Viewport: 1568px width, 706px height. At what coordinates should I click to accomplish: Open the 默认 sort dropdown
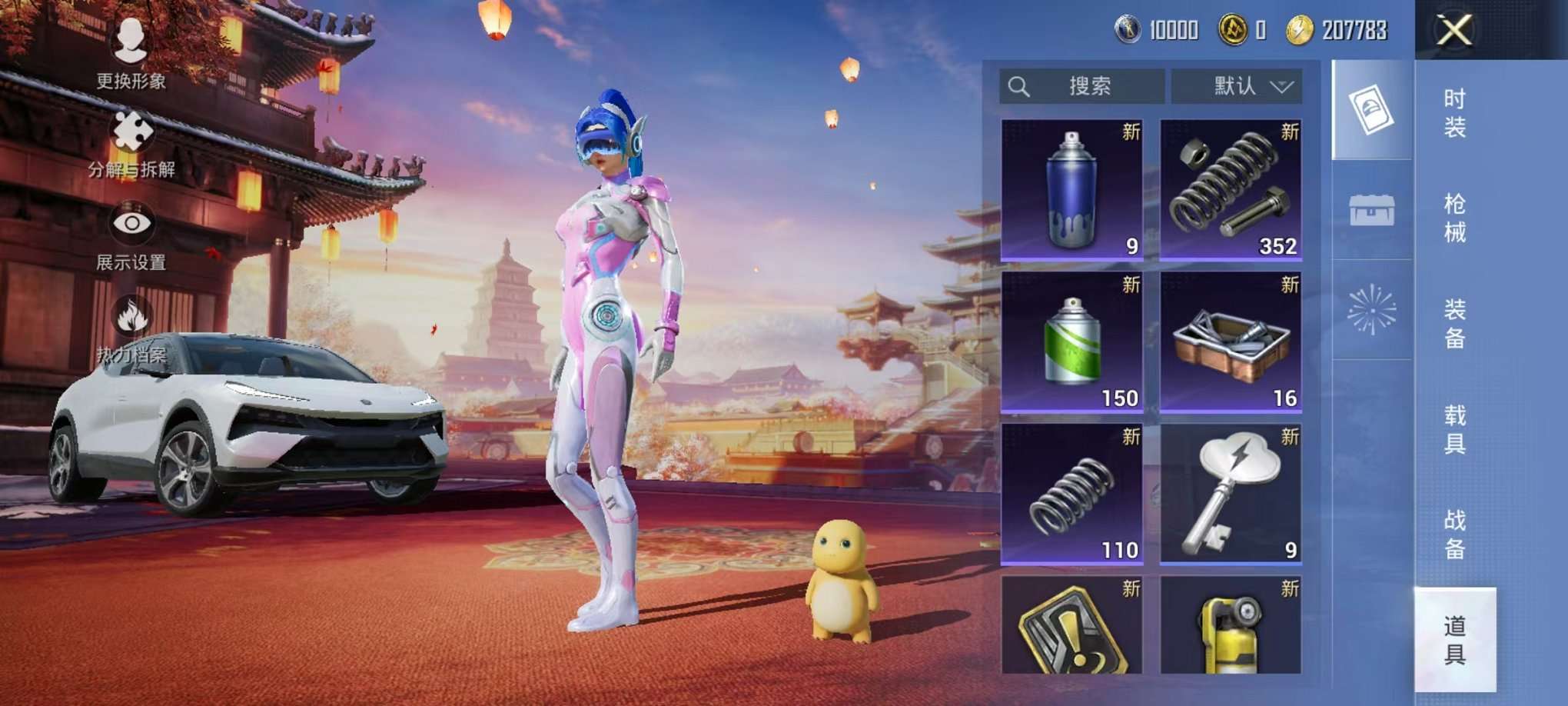coord(1236,86)
